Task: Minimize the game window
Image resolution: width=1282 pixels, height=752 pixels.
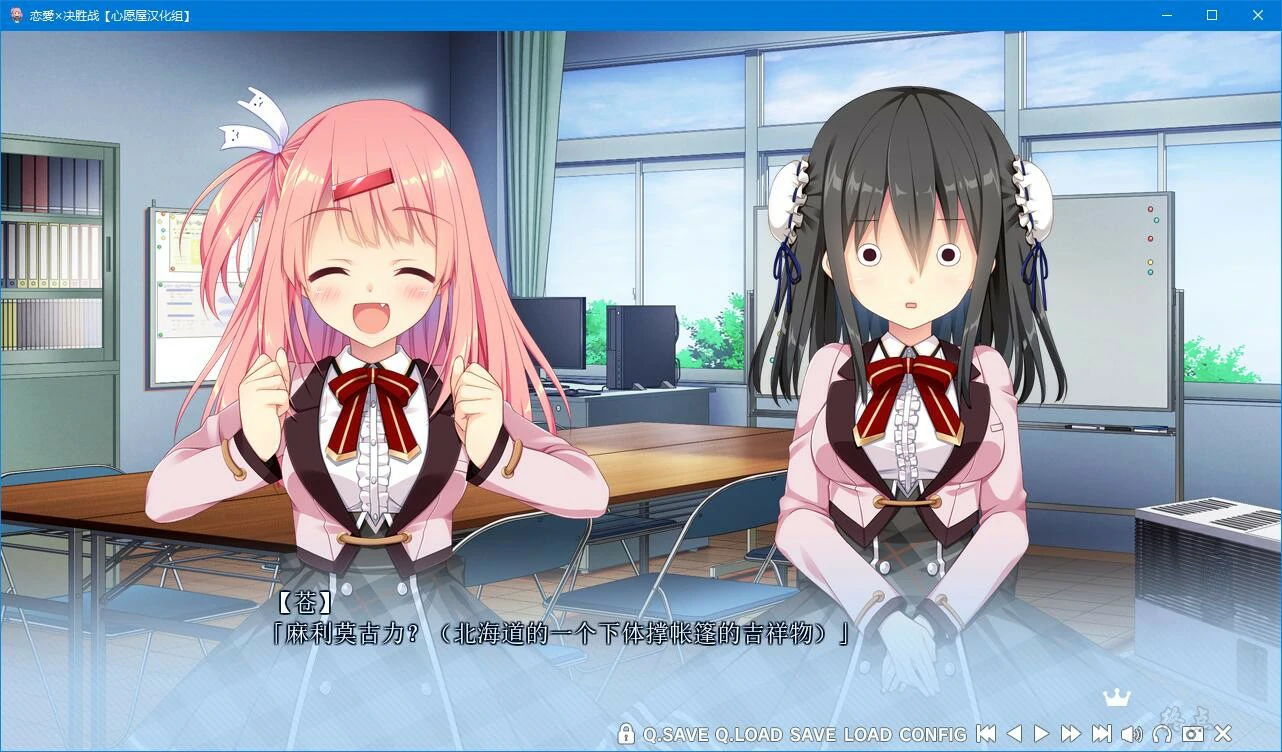Action: (x=1166, y=15)
